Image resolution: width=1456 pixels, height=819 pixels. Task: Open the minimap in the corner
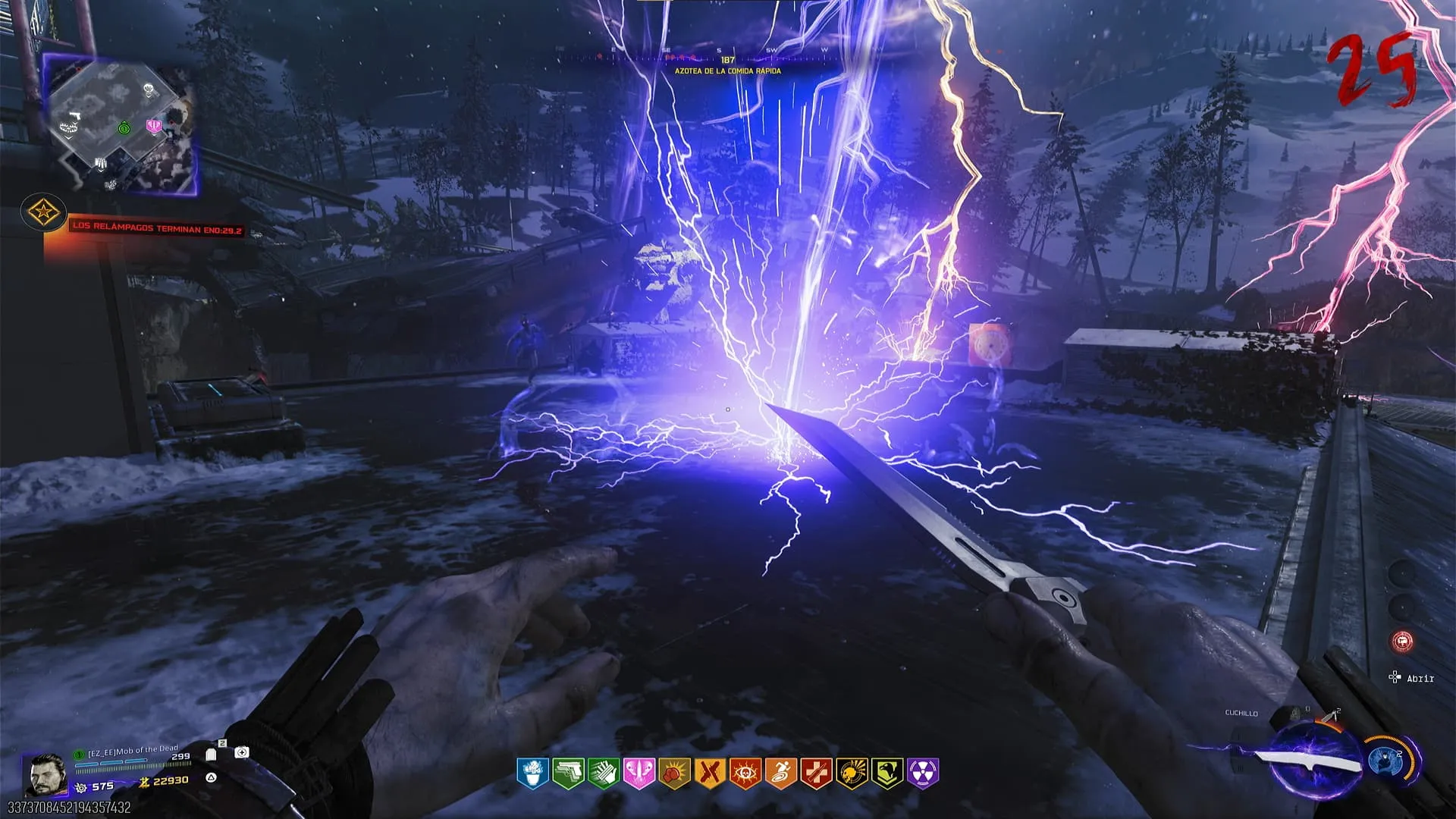tap(120, 125)
